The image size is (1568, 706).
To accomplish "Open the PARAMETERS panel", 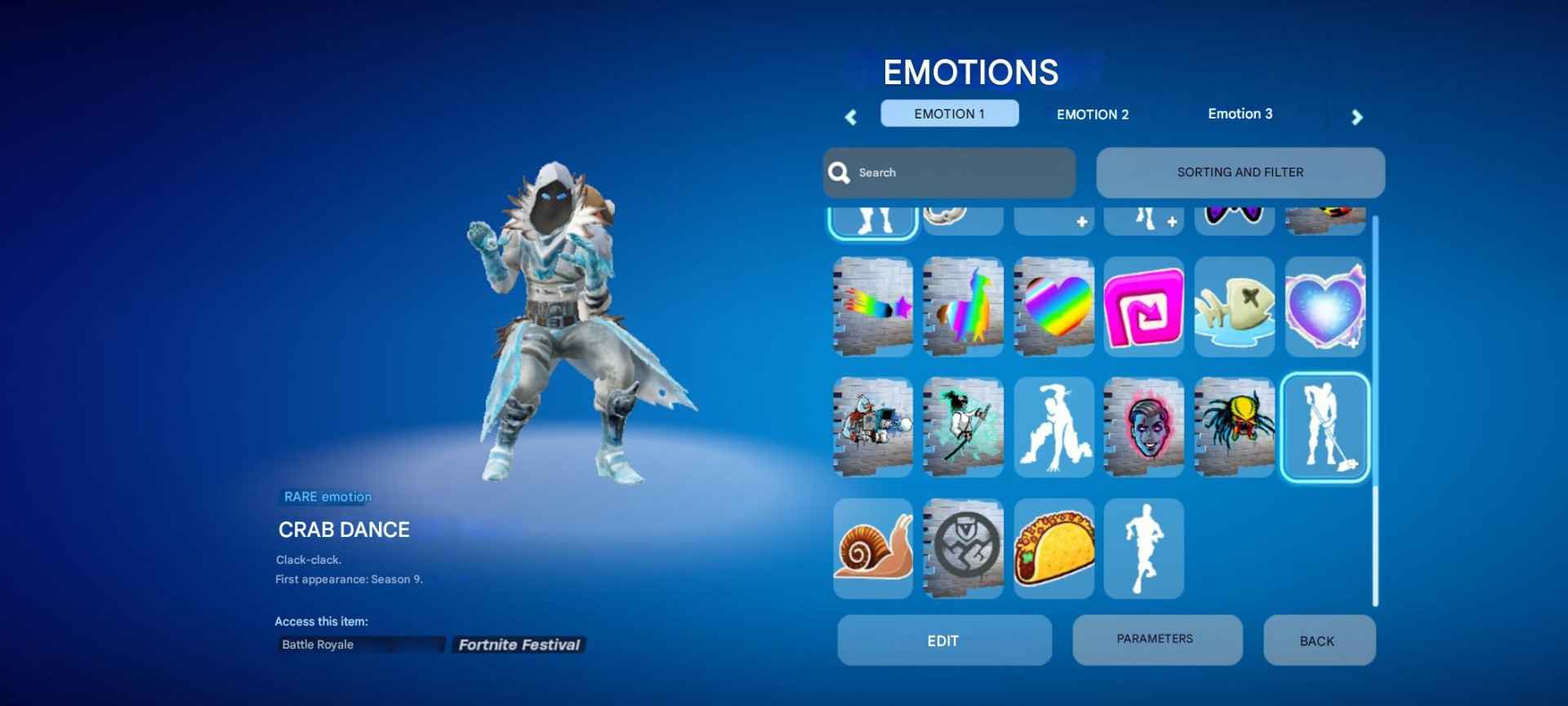I will click(1157, 640).
